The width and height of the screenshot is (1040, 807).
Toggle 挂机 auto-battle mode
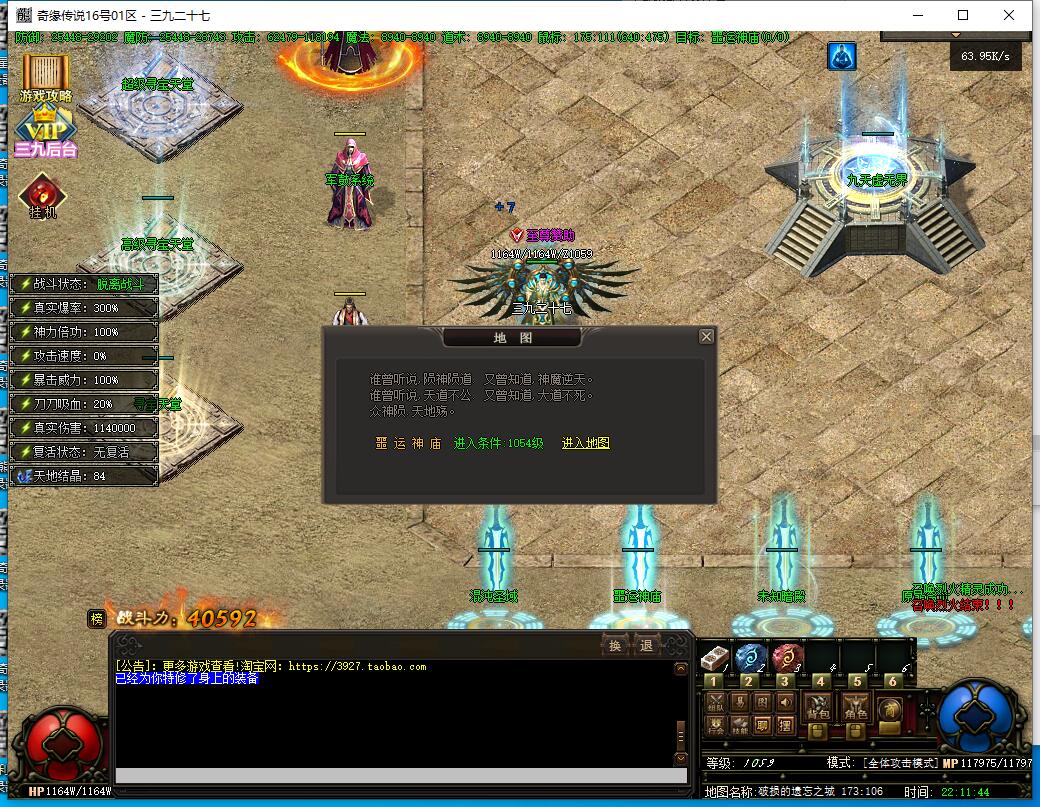[42, 196]
